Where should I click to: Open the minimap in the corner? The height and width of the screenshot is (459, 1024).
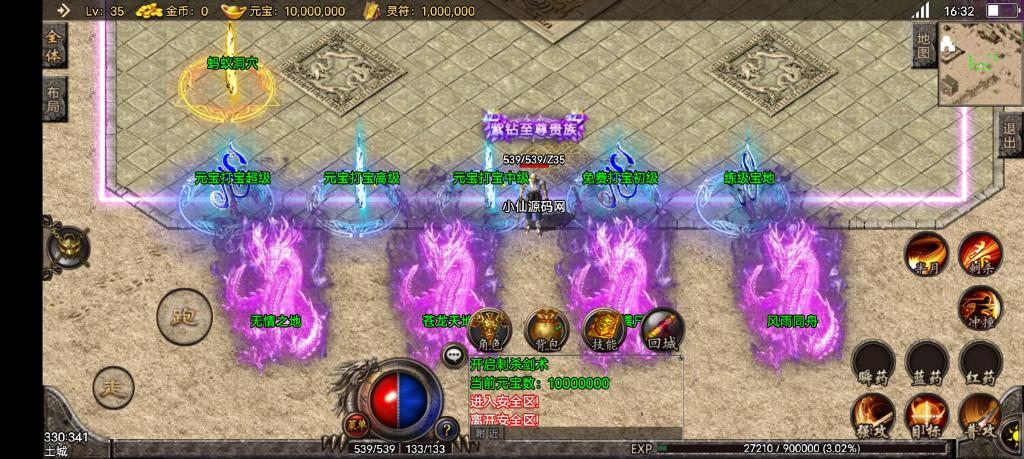[x=980, y=62]
